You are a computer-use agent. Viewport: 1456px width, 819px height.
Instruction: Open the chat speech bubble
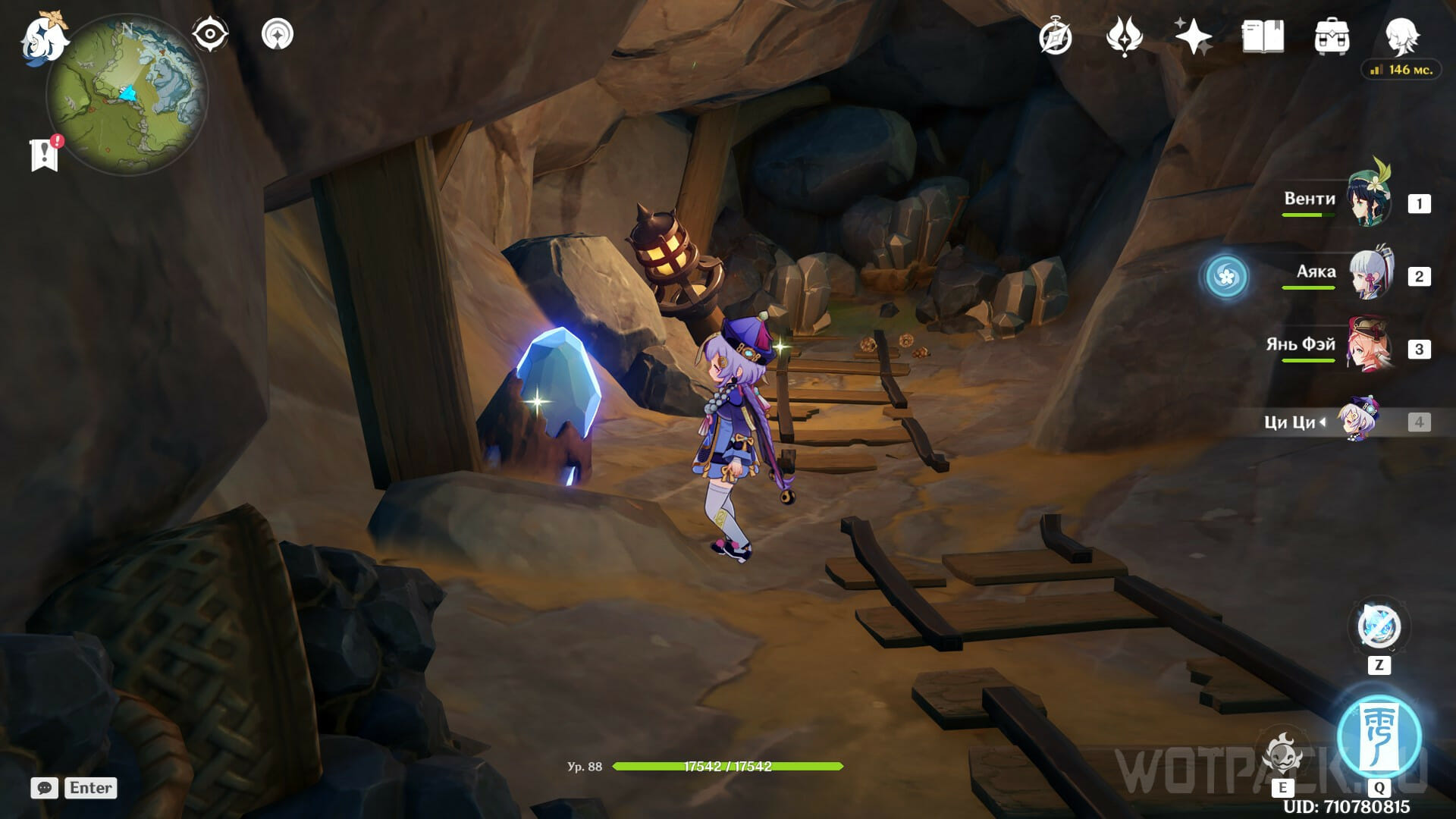click(x=44, y=788)
